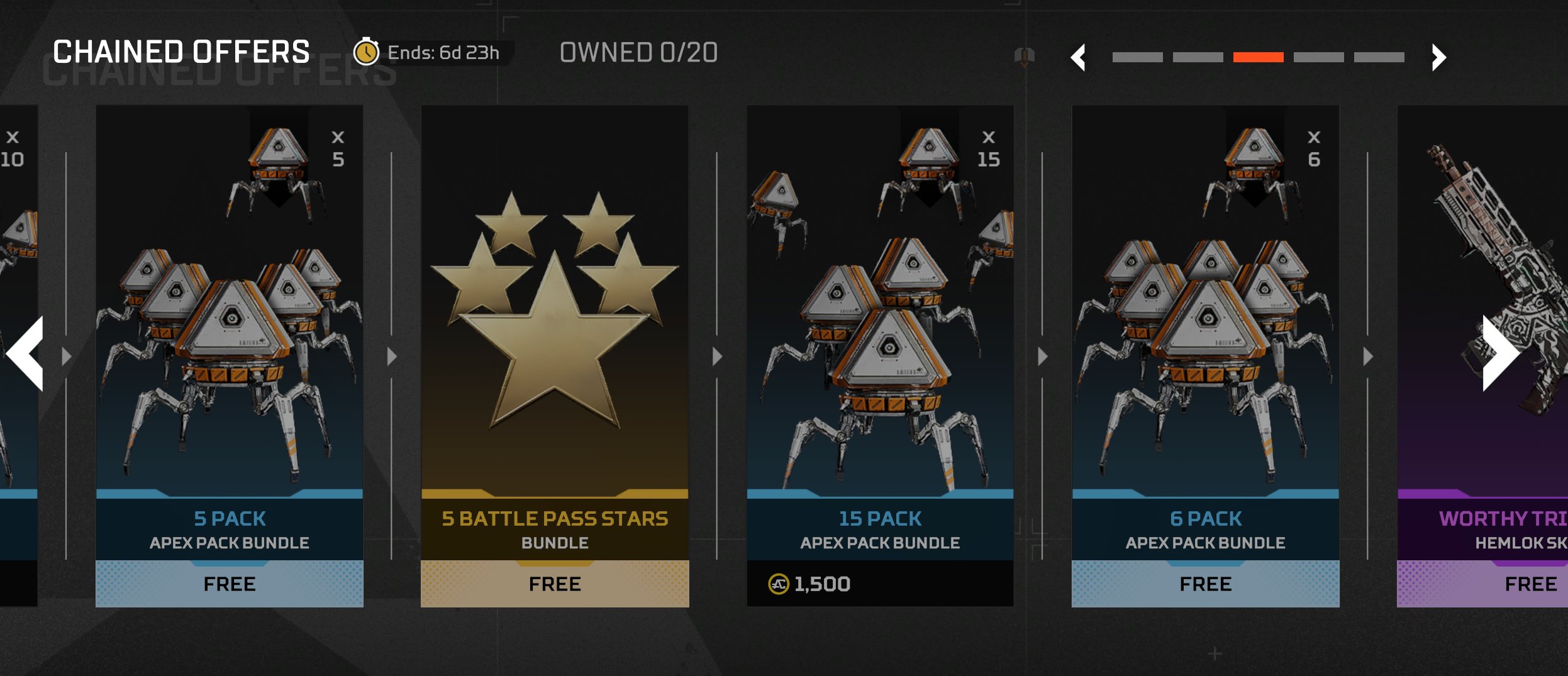Go to next page with small top arrow
The width and height of the screenshot is (1568, 676).
[1438, 58]
